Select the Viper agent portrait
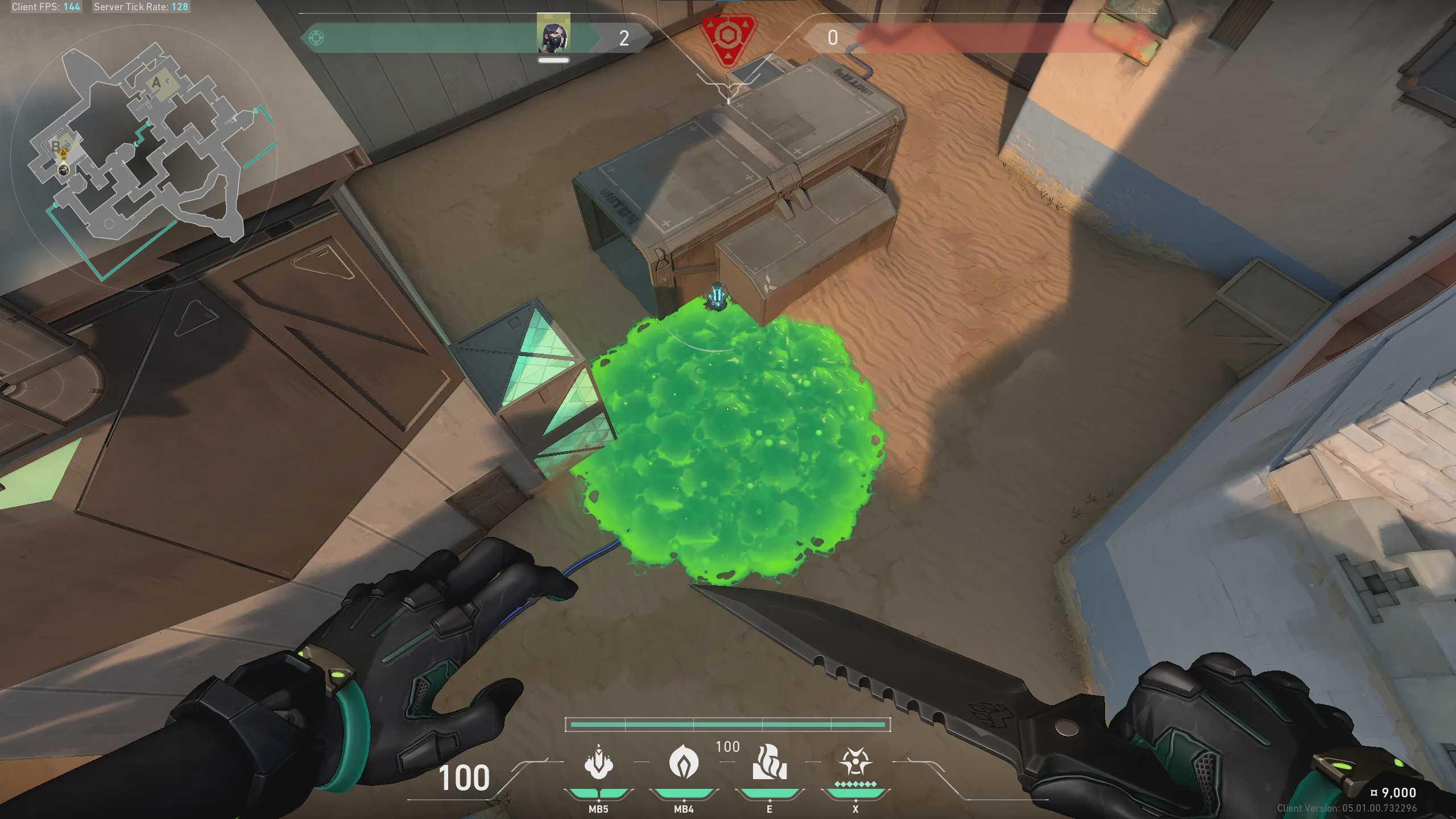 coord(553,35)
